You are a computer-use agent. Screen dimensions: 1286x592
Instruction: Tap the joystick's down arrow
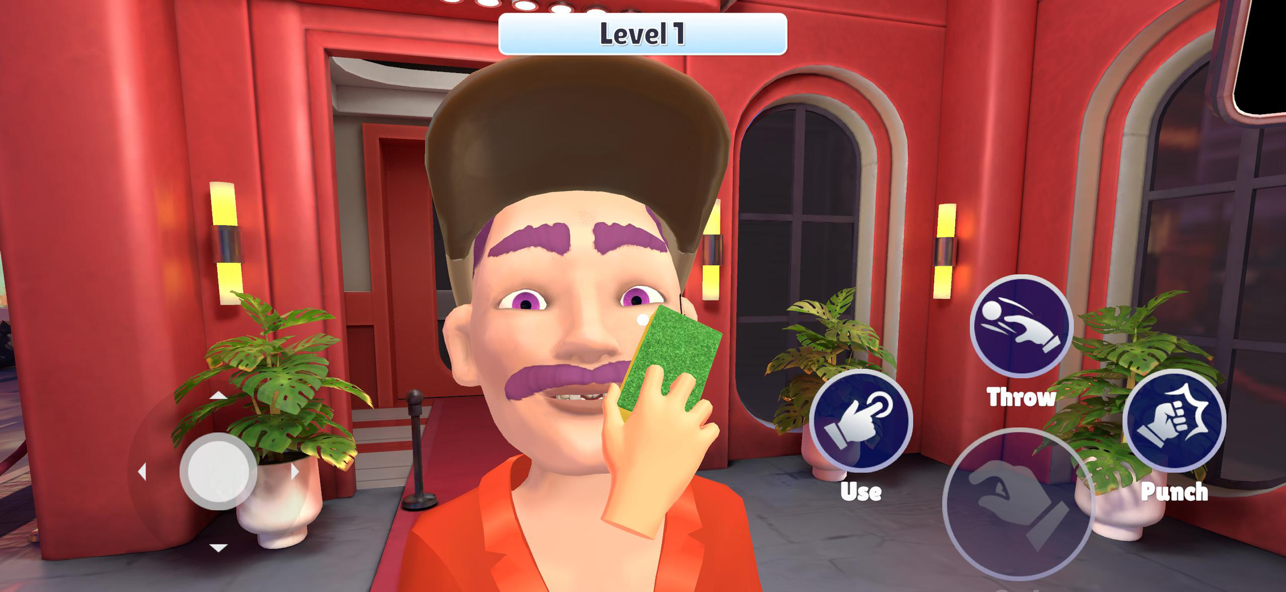(x=218, y=547)
